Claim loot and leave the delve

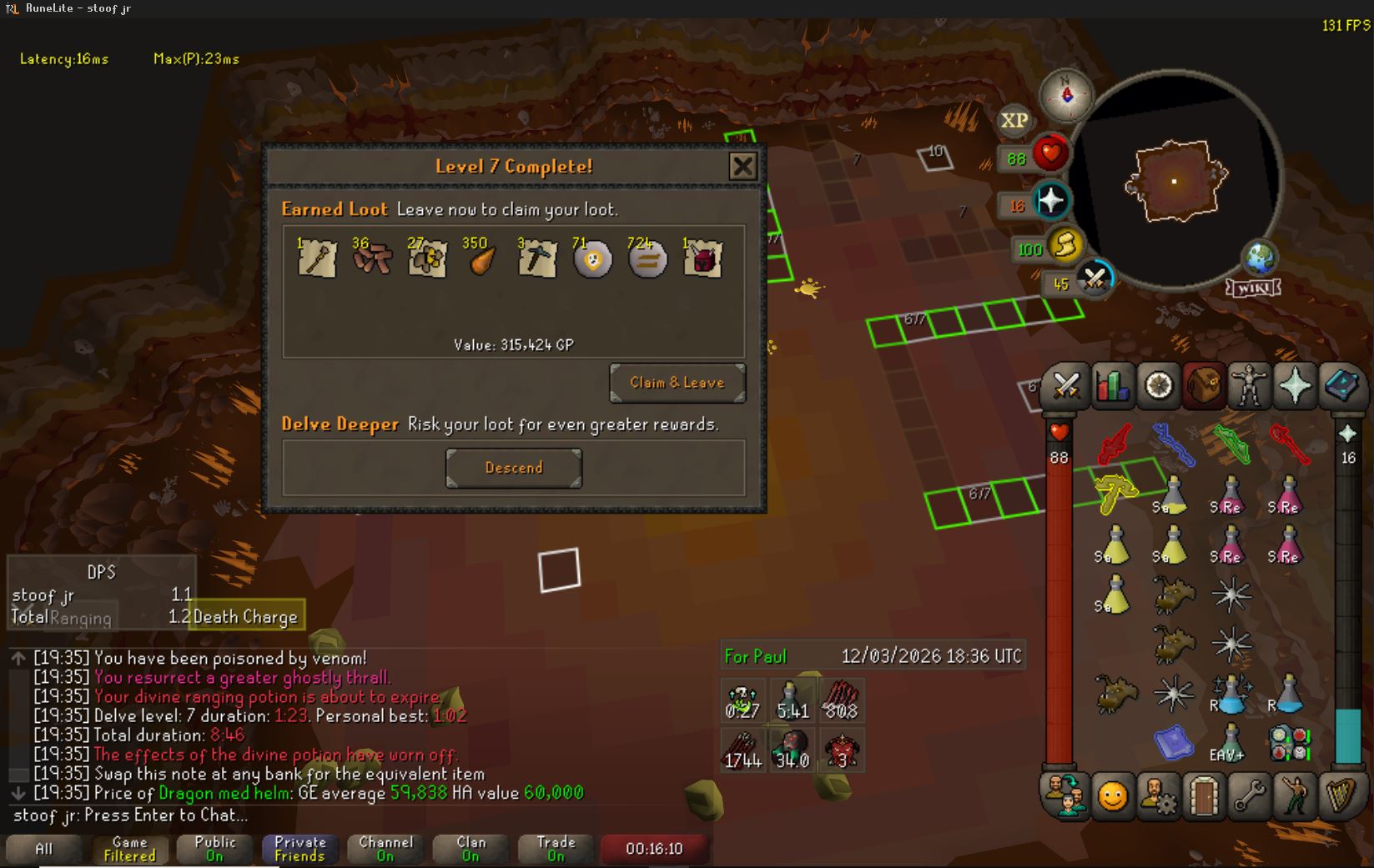pyautogui.click(x=677, y=383)
